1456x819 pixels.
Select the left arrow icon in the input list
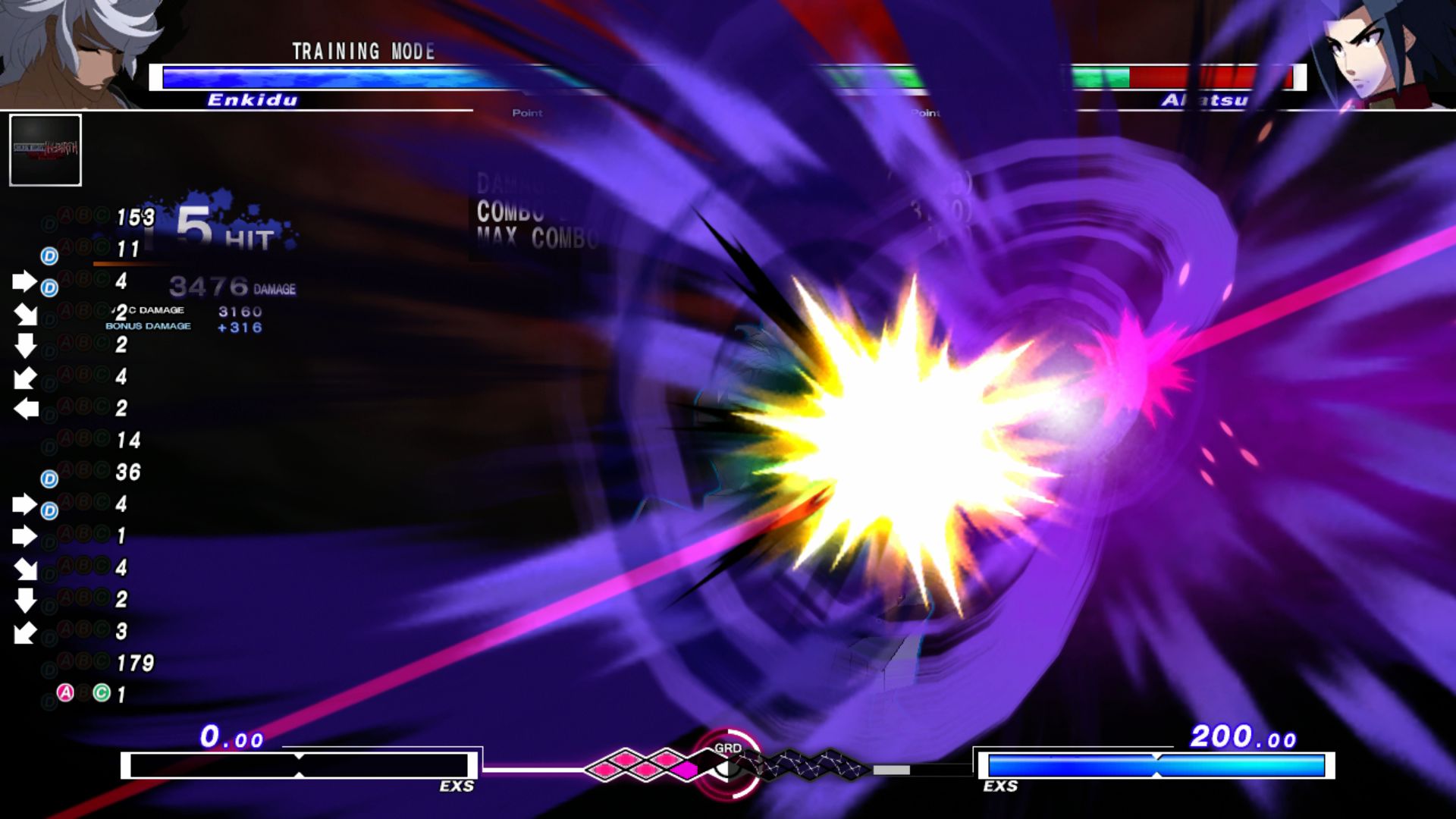25,407
